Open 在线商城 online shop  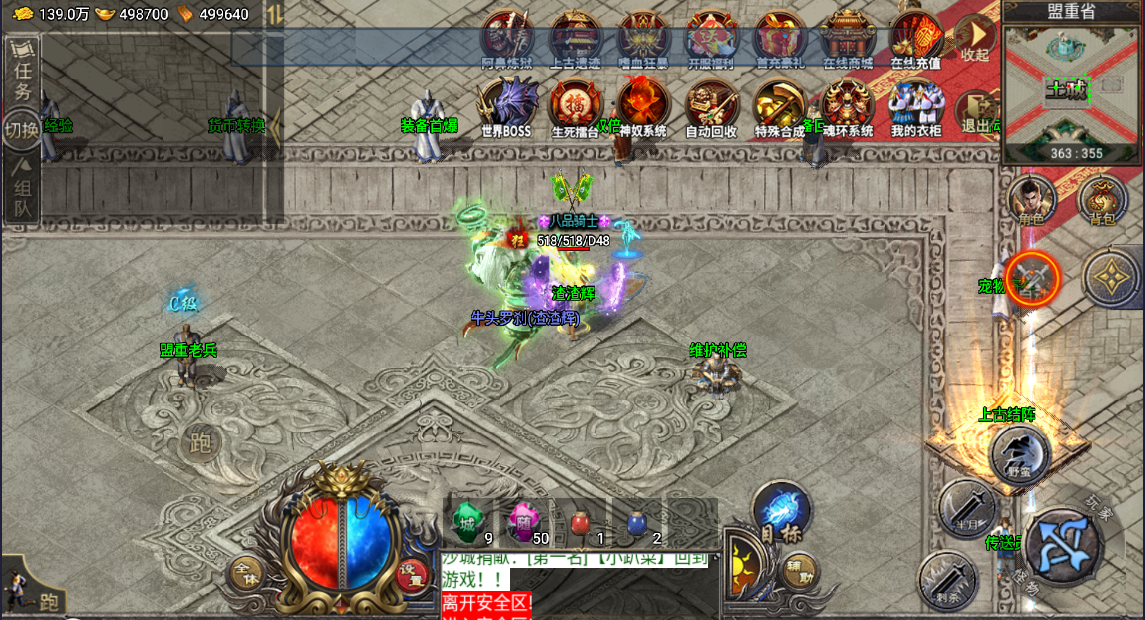pyautogui.click(x=848, y=38)
